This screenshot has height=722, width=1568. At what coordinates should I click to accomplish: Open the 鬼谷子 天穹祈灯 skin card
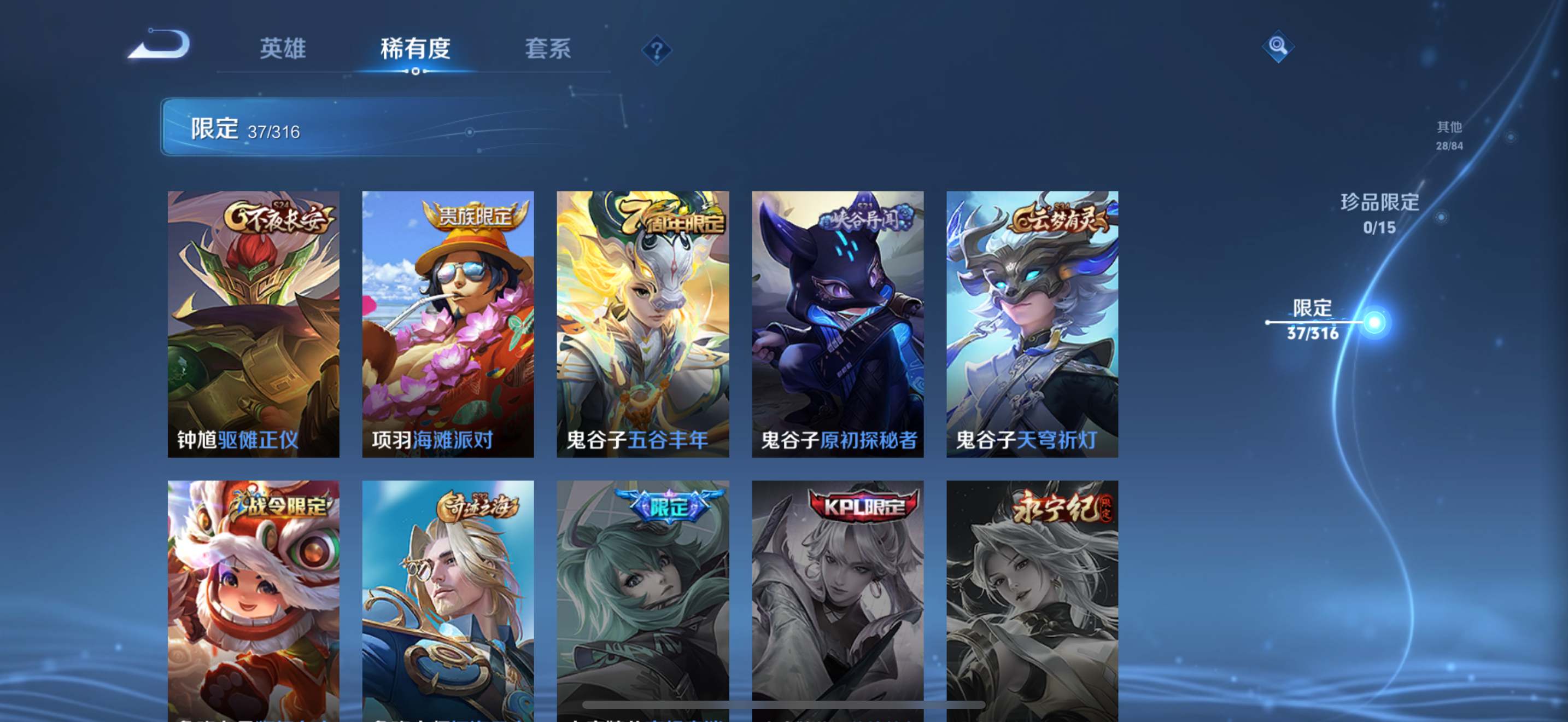point(1032,324)
